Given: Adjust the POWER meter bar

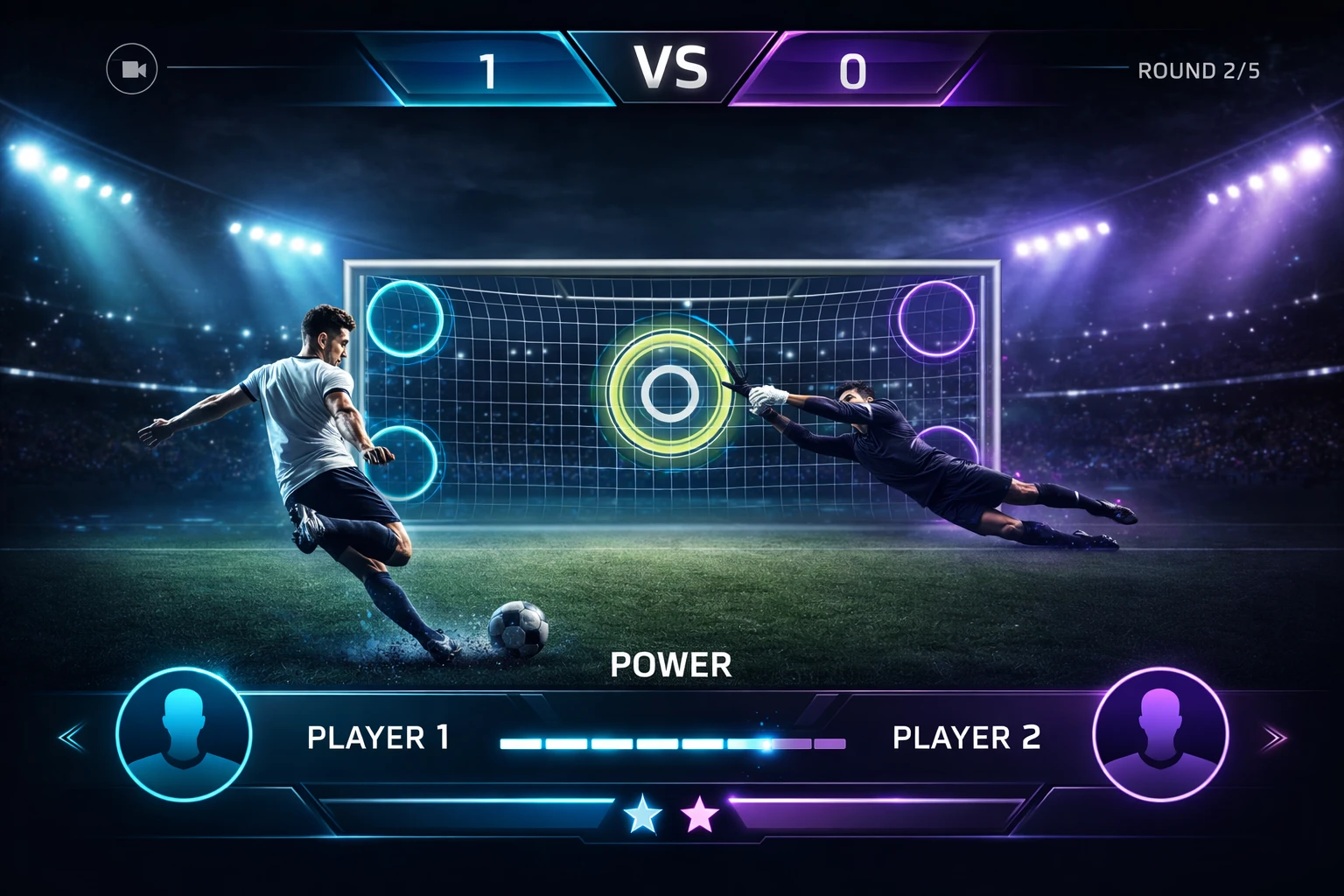Looking at the screenshot, I should (670, 742).
